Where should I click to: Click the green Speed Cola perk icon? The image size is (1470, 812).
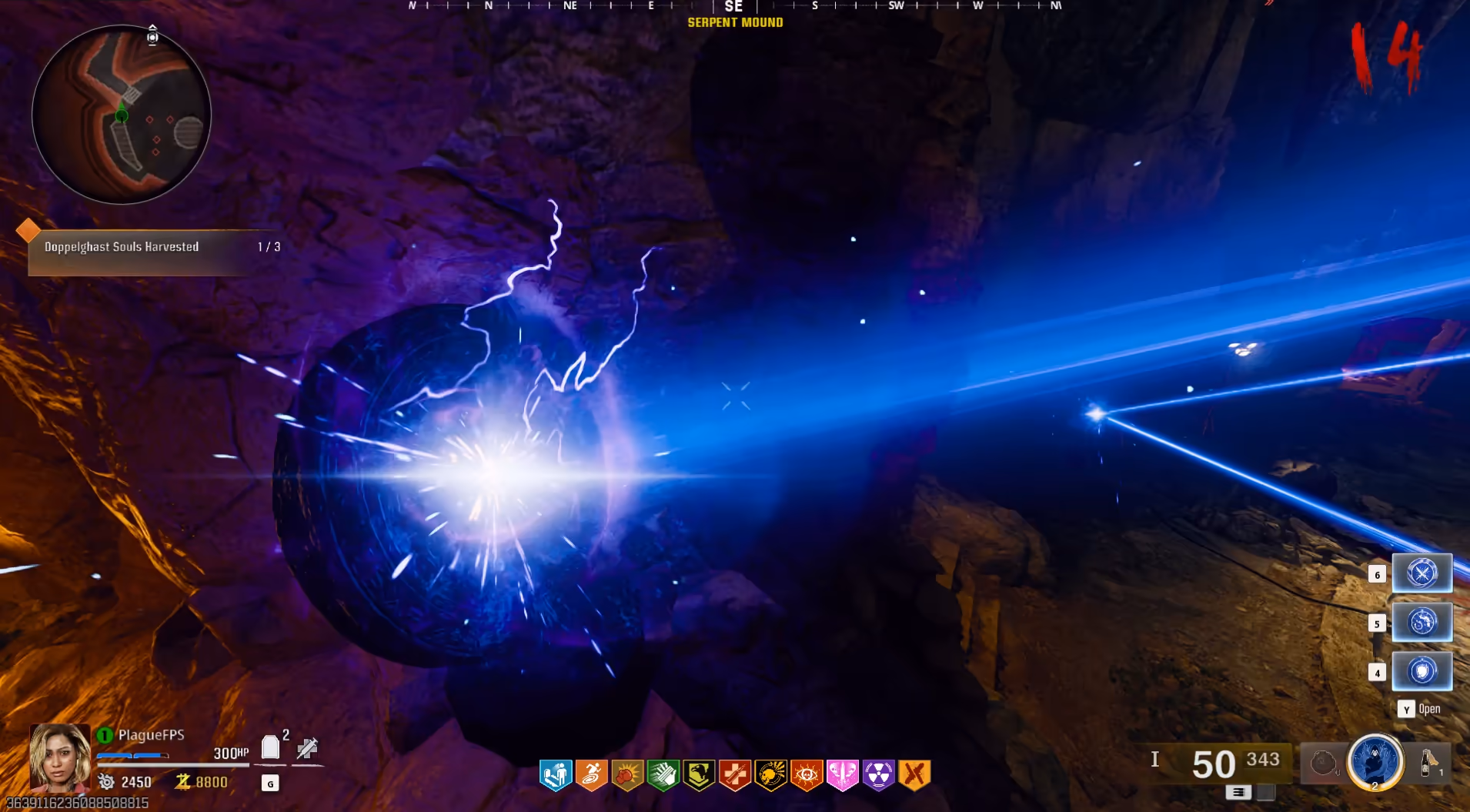tap(663, 775)
